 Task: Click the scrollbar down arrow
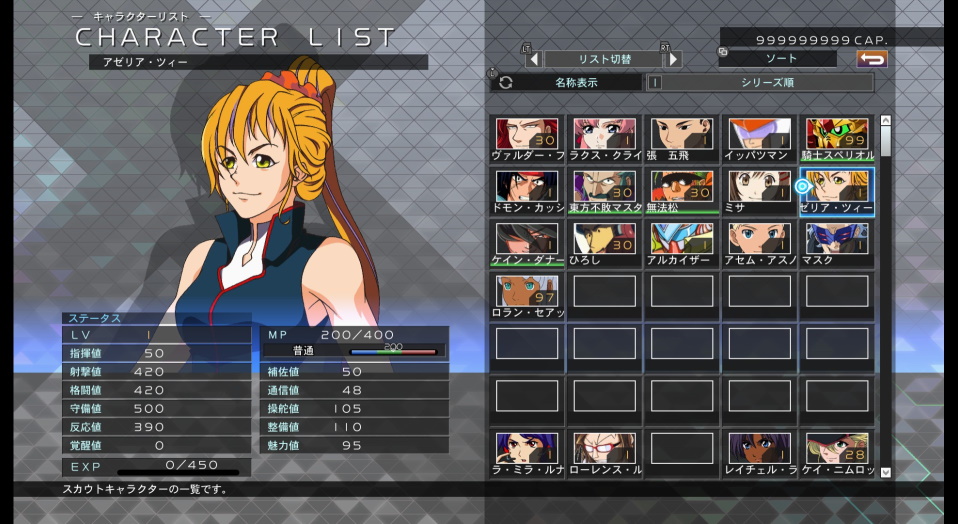[885, 472]
